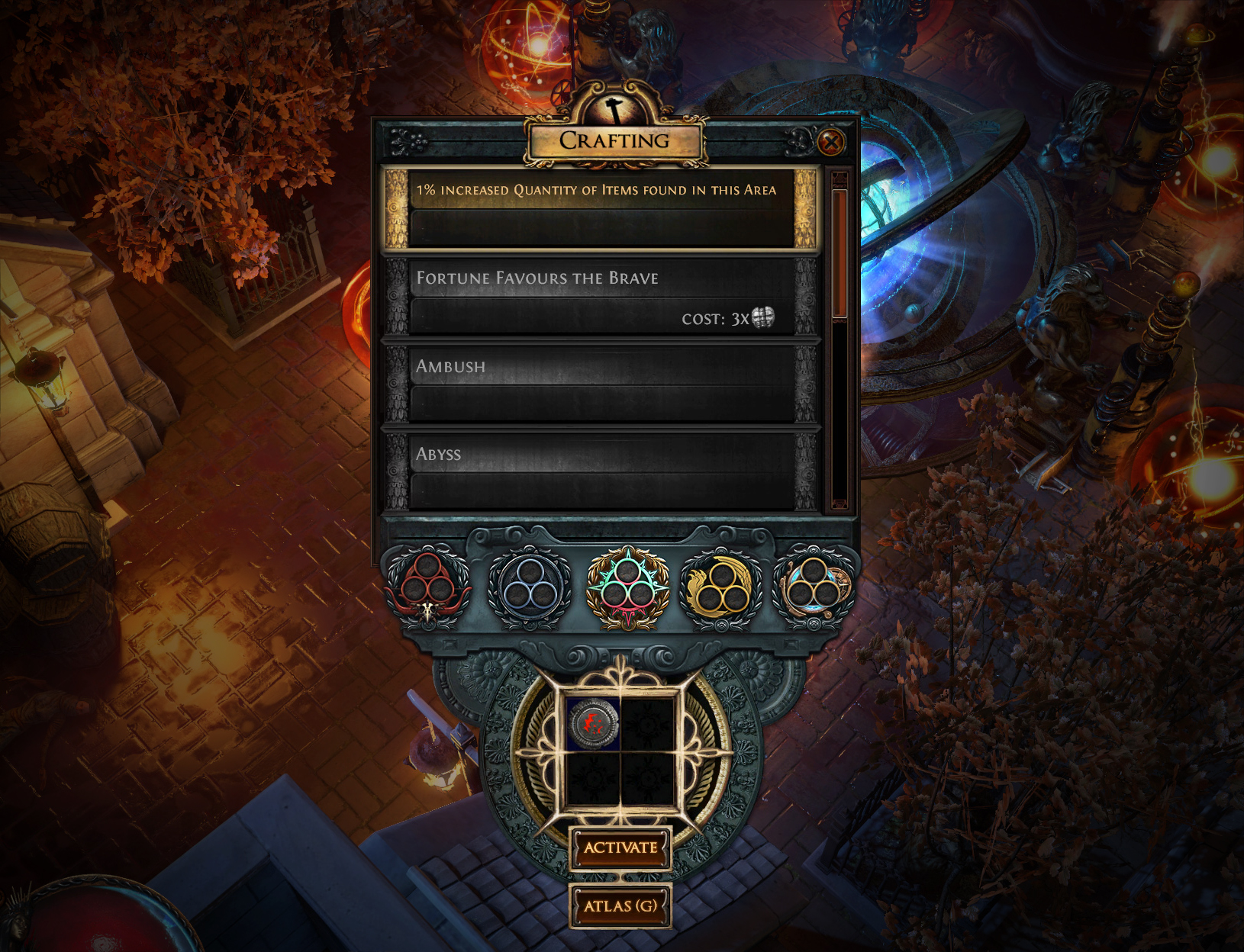
Task: Enable the Abyss crafting option
Action: tap(603, 469)
